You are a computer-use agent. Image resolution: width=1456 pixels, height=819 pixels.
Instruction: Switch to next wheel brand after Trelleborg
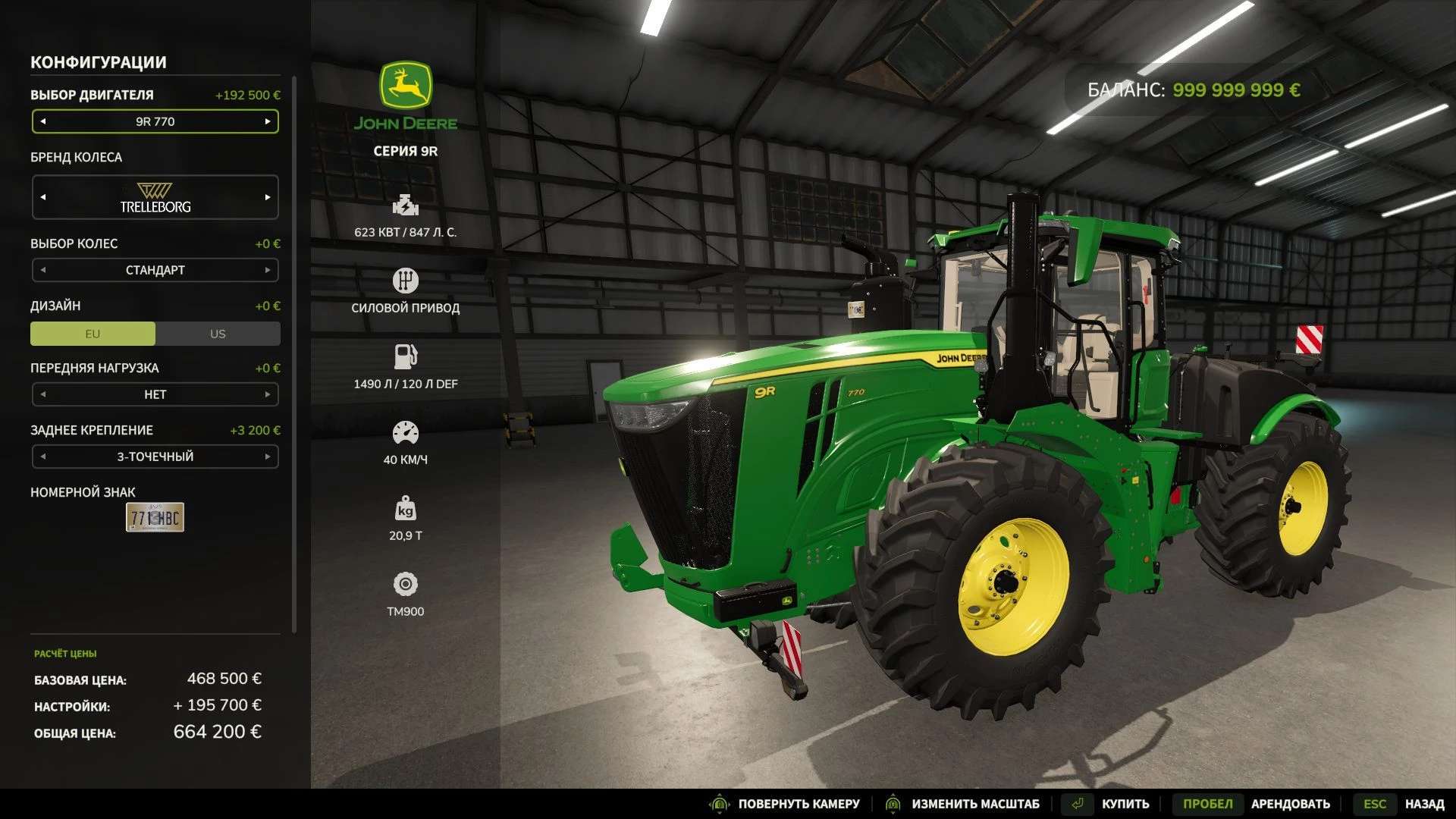[268, 197]
